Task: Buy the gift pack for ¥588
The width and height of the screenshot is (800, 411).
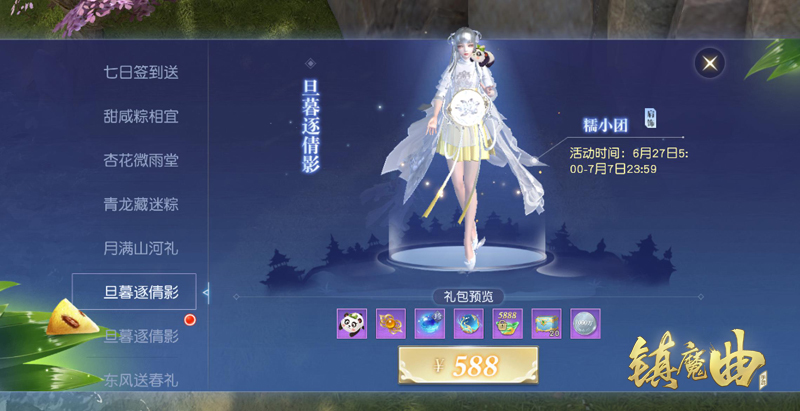Action: pos(468,366)
